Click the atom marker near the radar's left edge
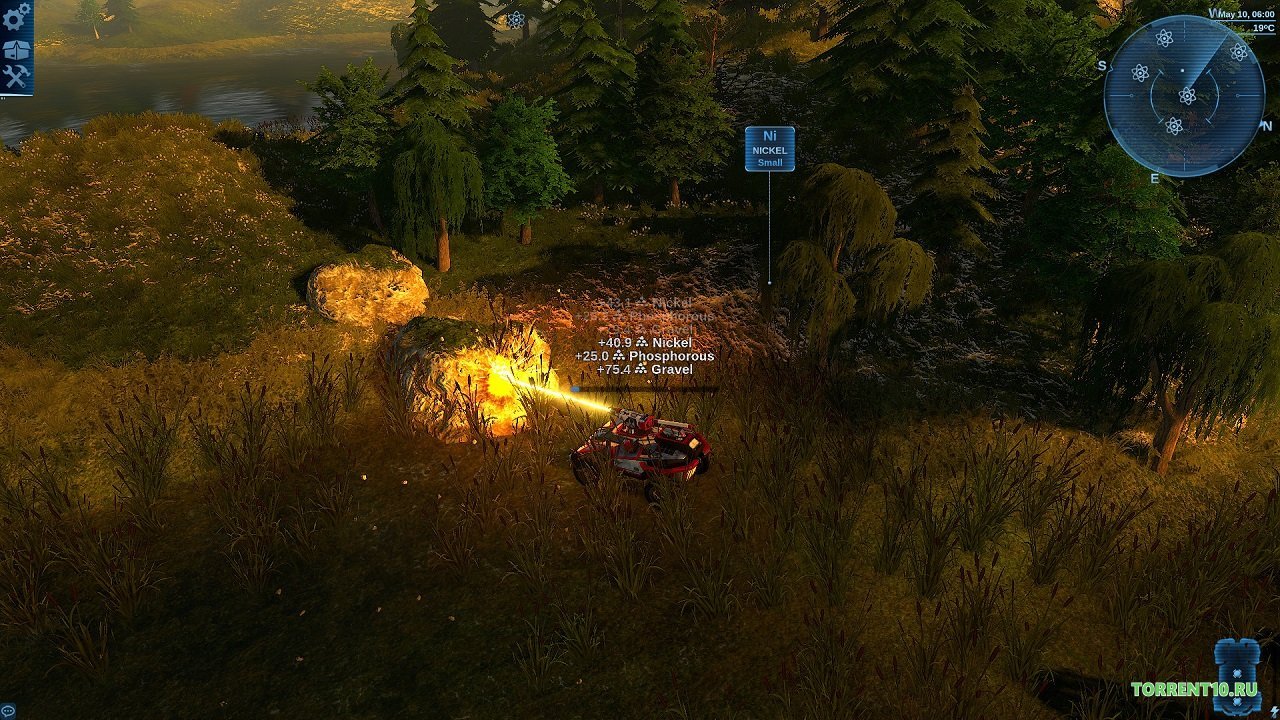This screenshot has height=720, width=1280. tap(1139, 74)
